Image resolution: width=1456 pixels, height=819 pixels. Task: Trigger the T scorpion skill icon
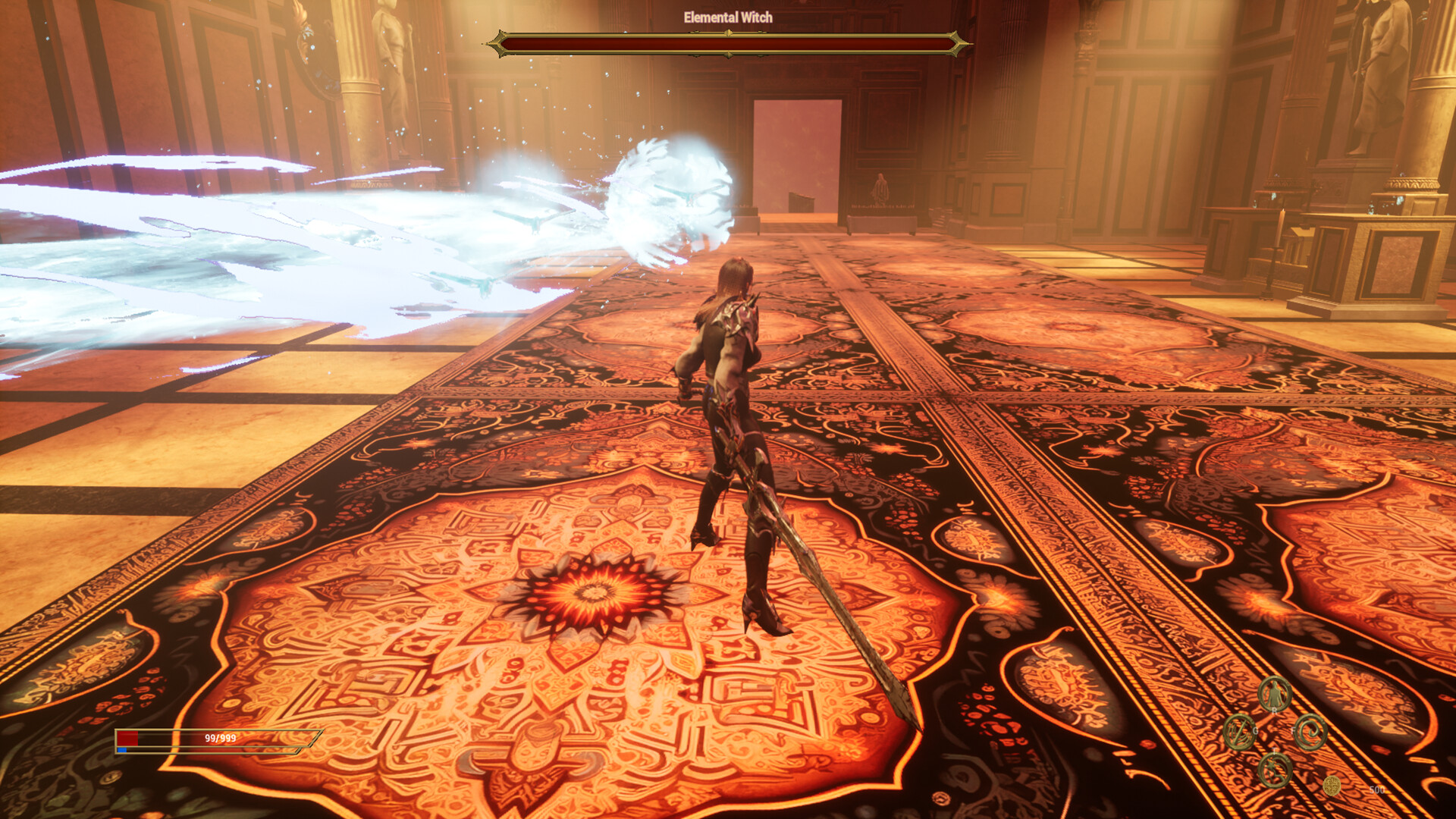click(1275, 770)
